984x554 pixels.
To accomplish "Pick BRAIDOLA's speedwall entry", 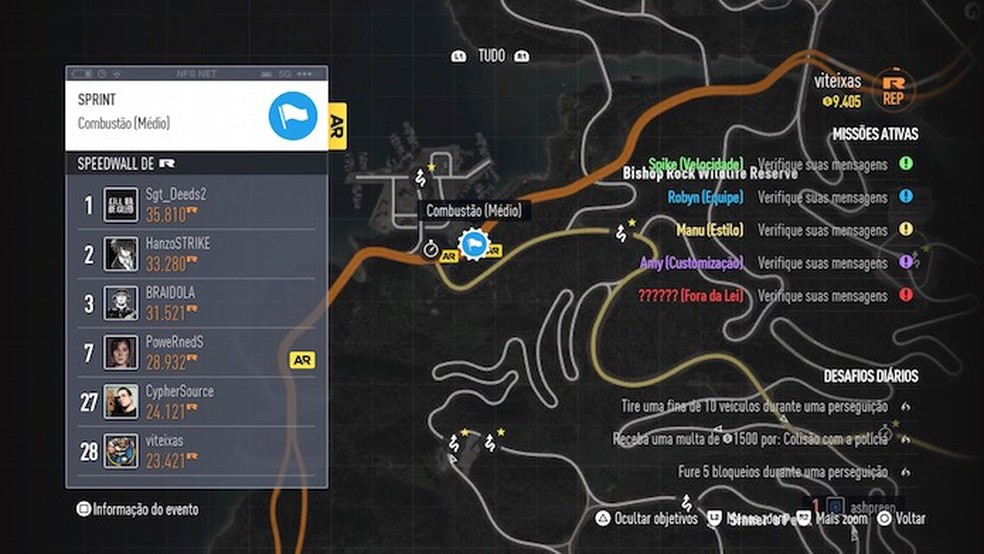I will (196, 303).
